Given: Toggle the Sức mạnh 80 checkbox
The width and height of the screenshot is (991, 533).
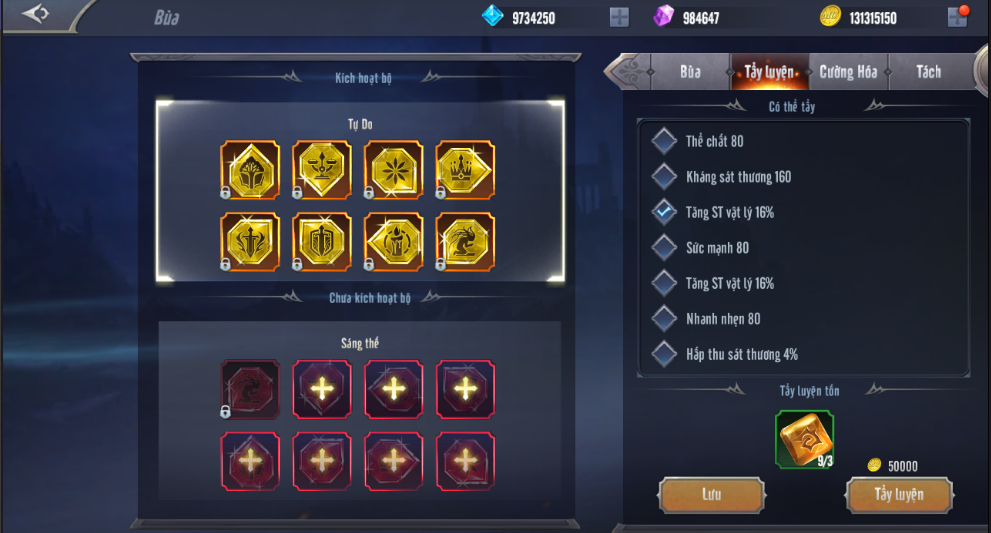Looking at the screenshot, I should tap(664, 247).
